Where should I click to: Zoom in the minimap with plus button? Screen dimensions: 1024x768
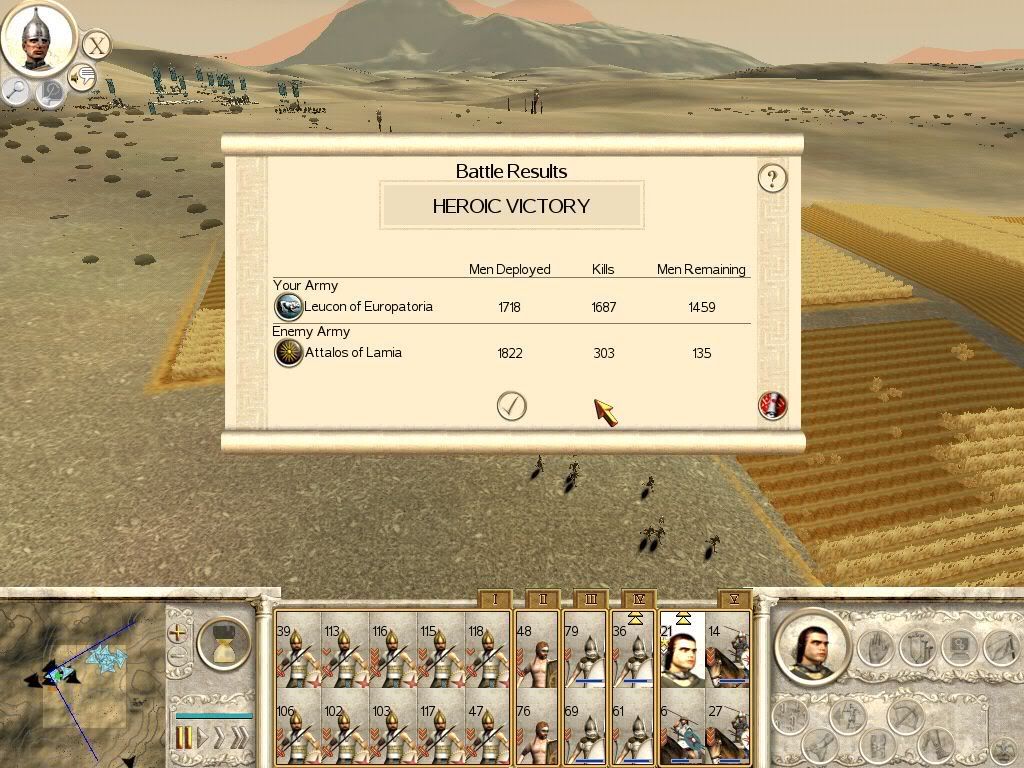(x=178, y=632)
